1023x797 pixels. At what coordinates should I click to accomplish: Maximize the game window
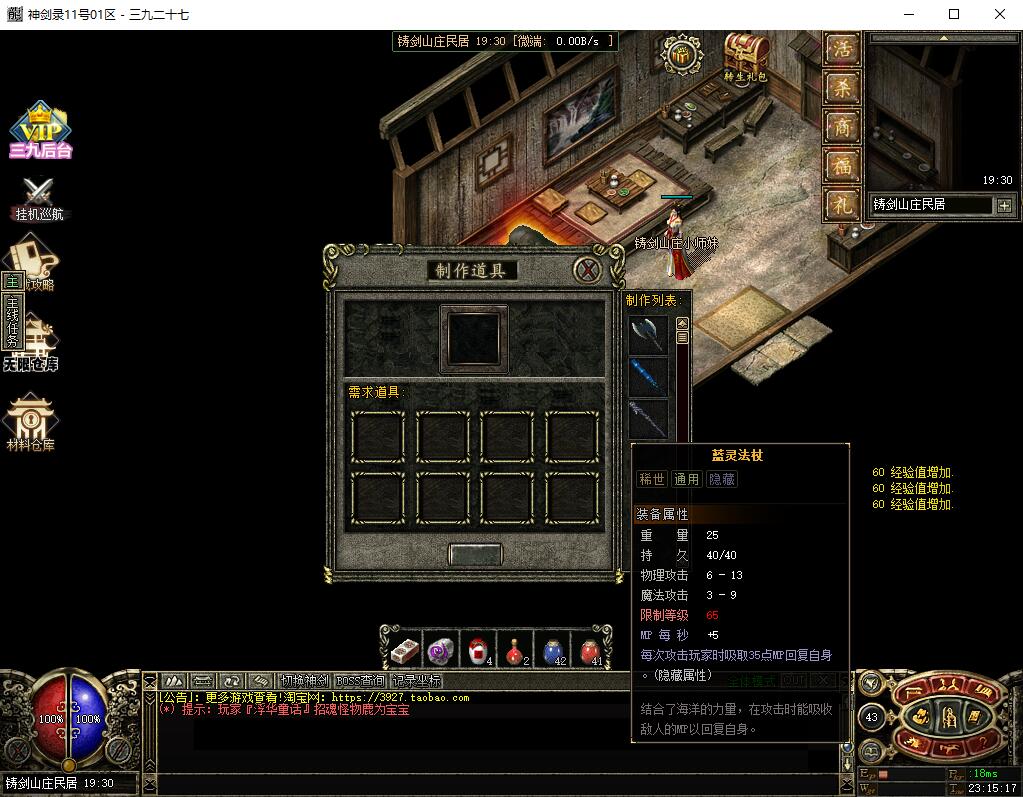(953, 14)
